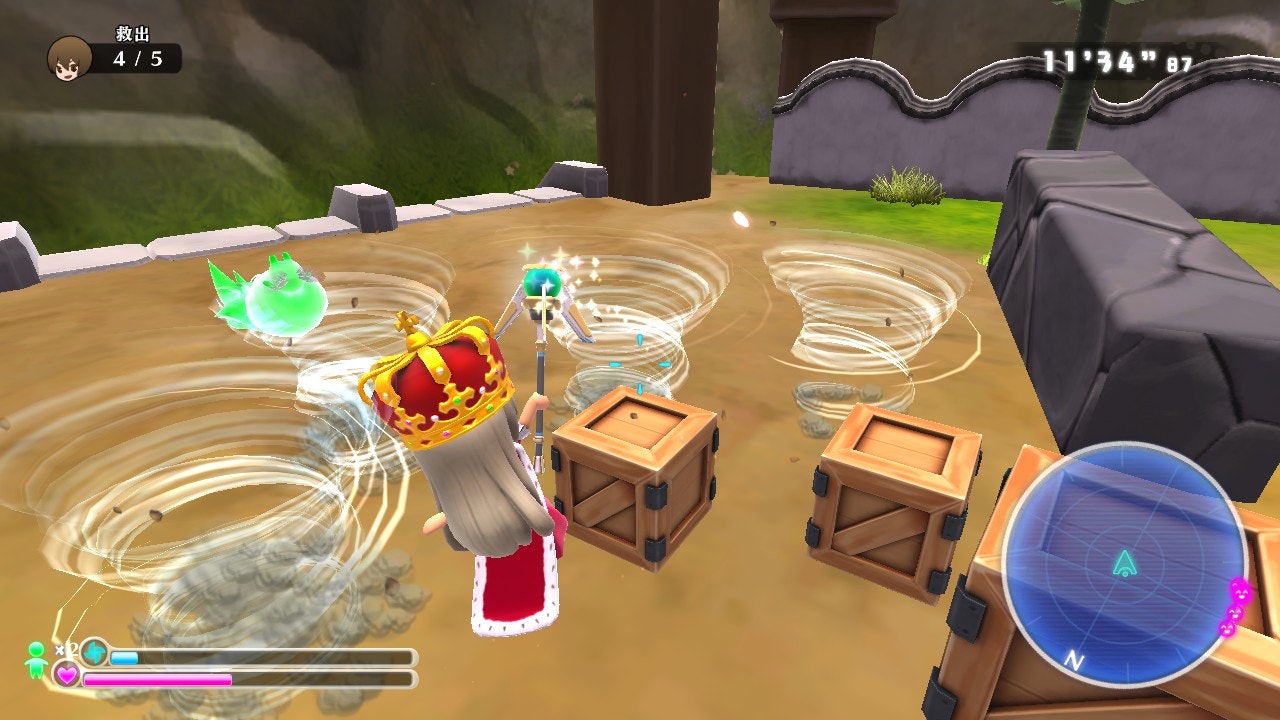
Task: Select the rescue counter face icon
Action: click(69, 58)
